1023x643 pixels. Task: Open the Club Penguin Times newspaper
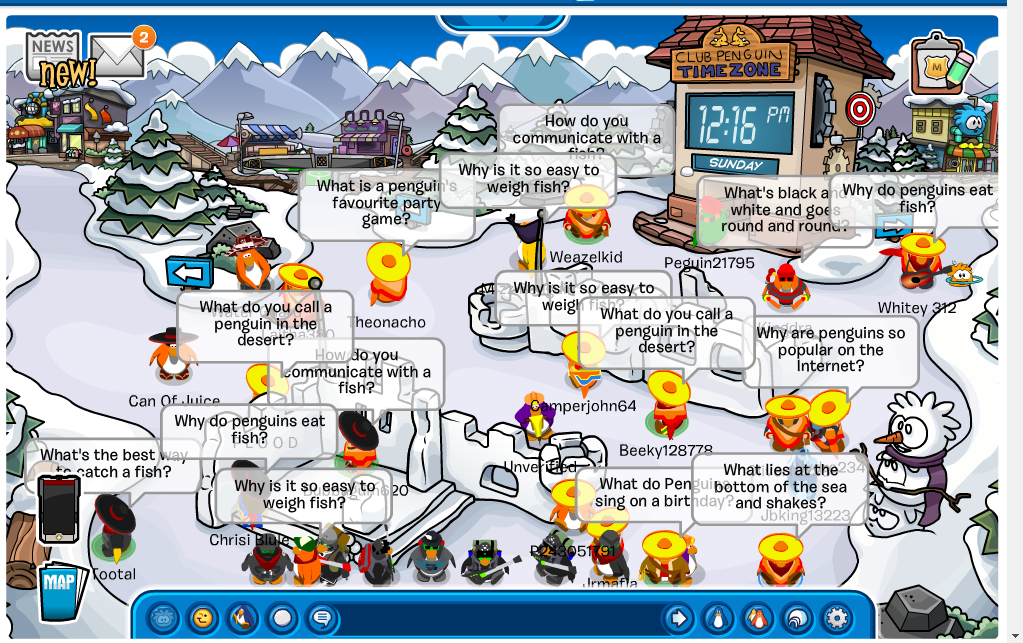point(54,57)
